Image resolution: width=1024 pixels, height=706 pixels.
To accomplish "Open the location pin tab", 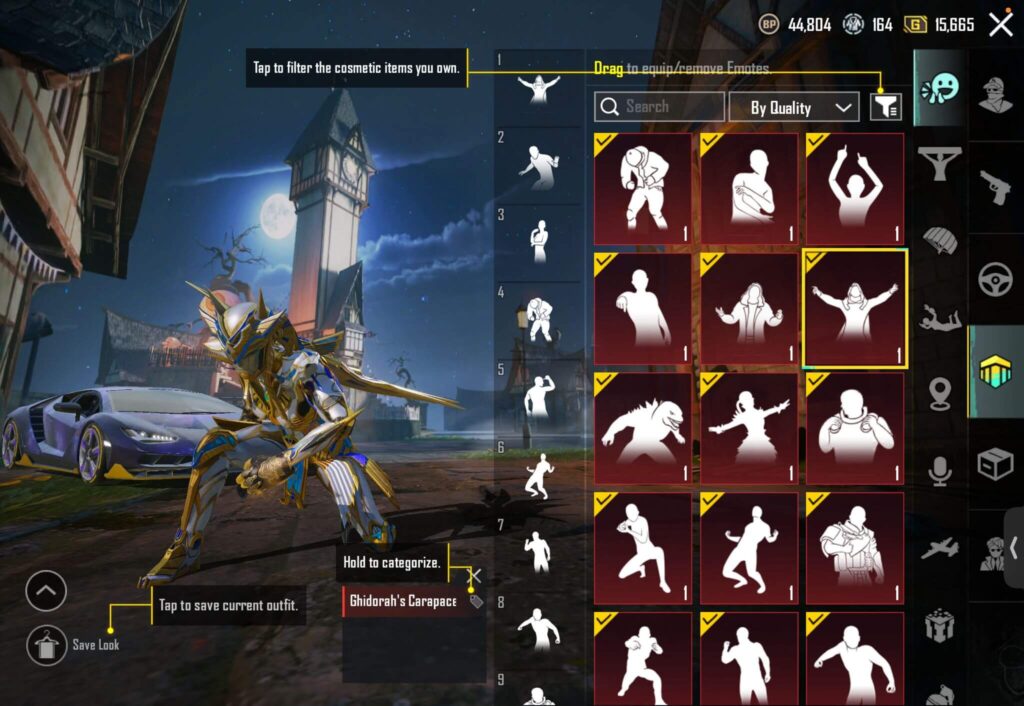I will coord(940,394).
